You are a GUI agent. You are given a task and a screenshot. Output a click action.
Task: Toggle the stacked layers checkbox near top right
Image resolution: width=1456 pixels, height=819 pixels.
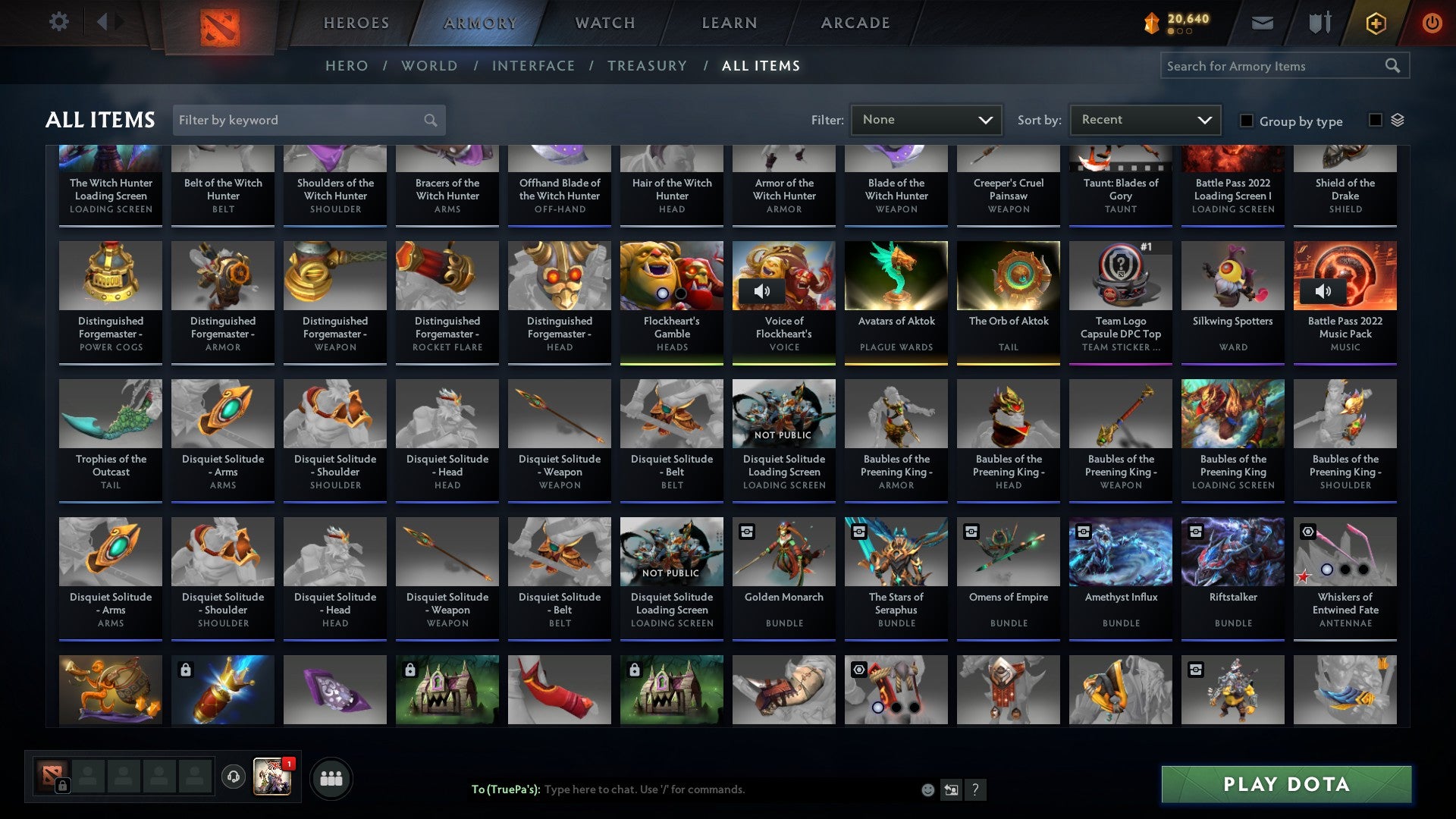click(x=1376, y=121)
